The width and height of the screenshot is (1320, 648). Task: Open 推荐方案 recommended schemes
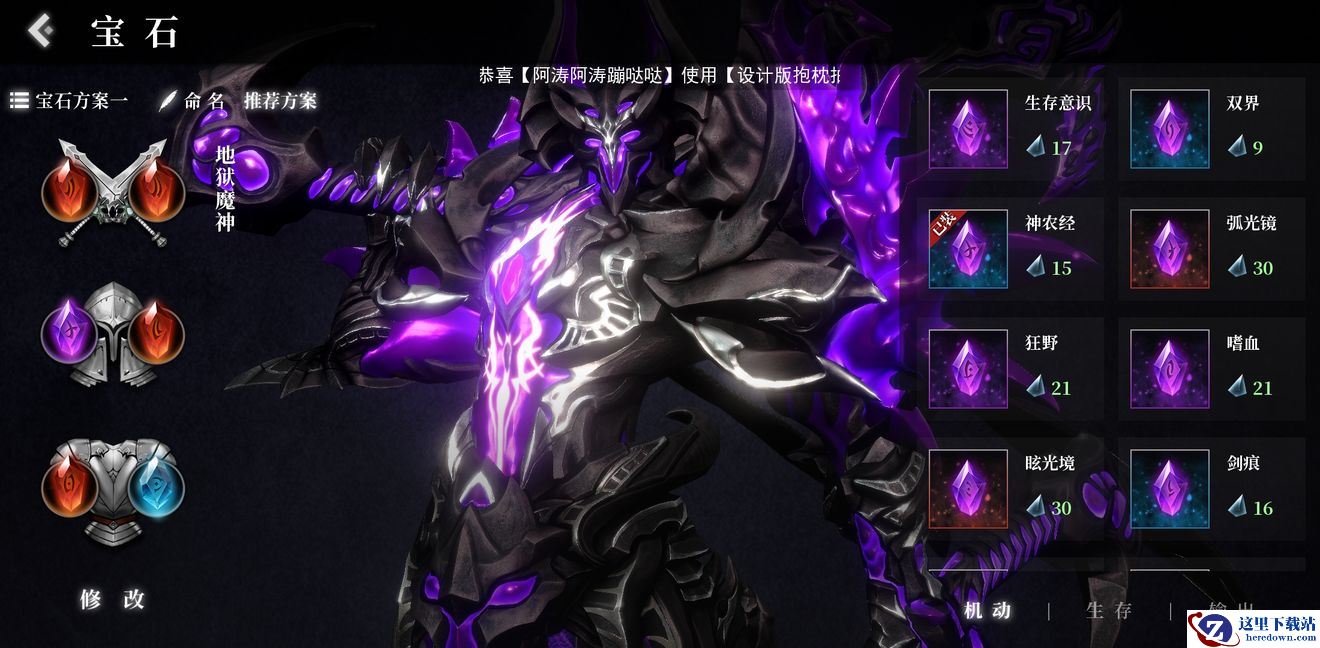point(280,101)
